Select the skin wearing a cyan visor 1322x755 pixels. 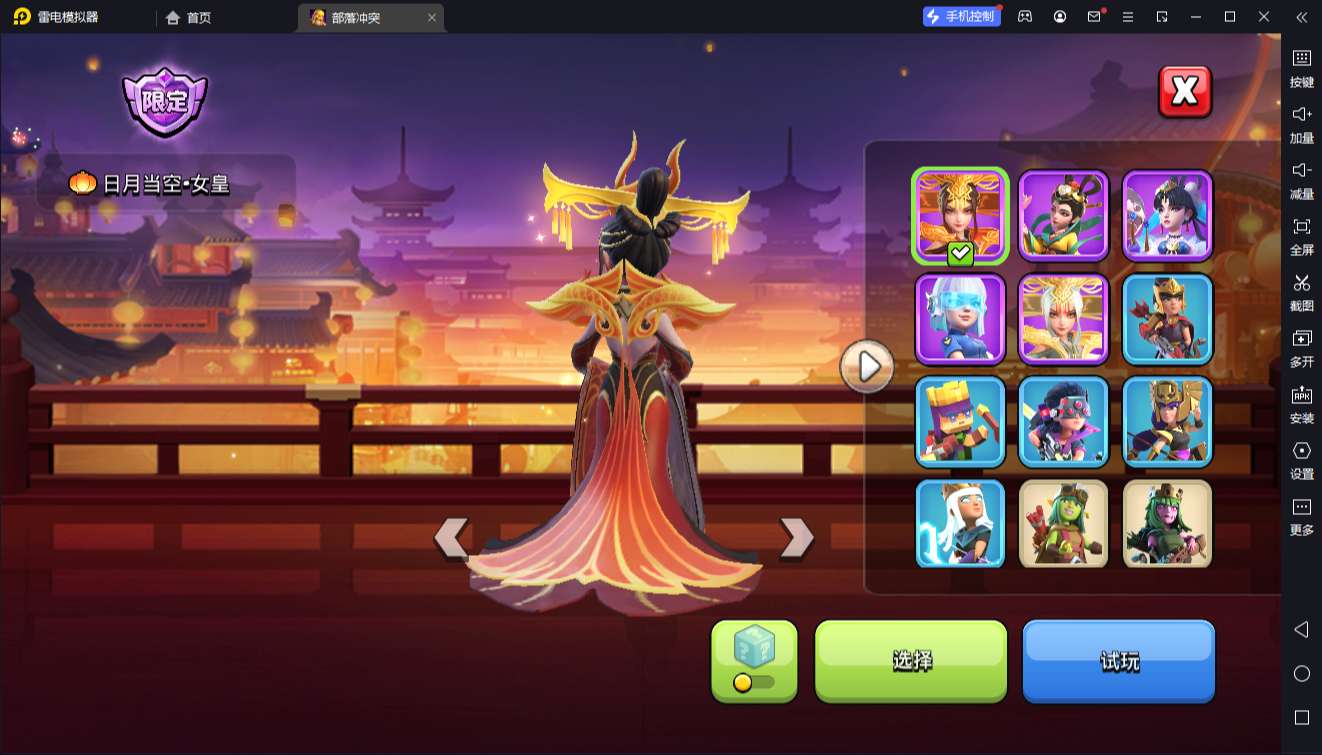960,319
